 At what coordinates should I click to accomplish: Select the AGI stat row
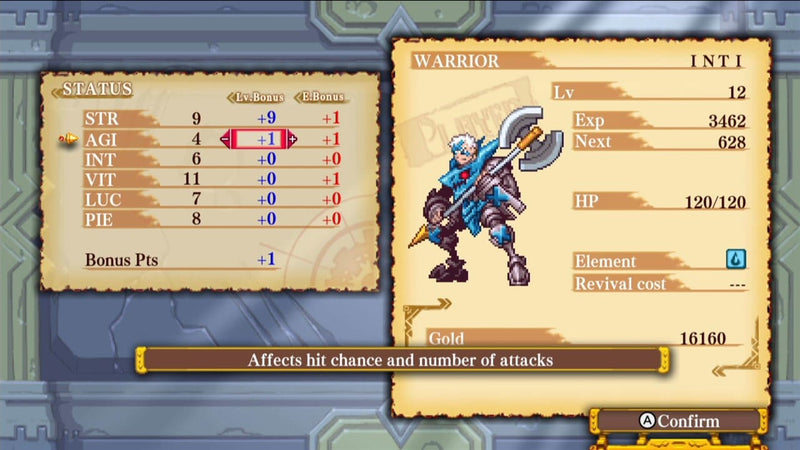[100, 139]
